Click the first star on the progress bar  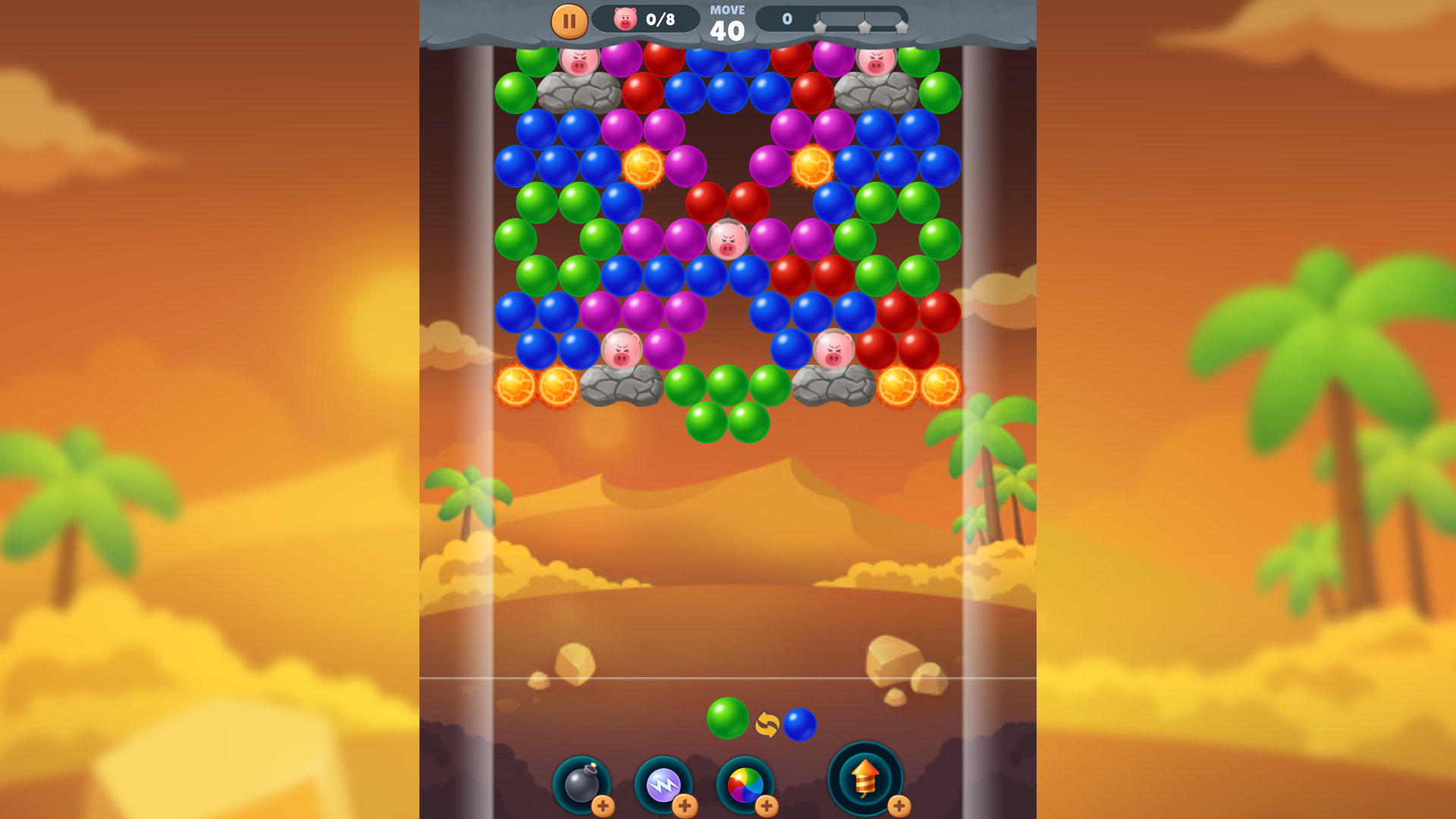point(820,28)
